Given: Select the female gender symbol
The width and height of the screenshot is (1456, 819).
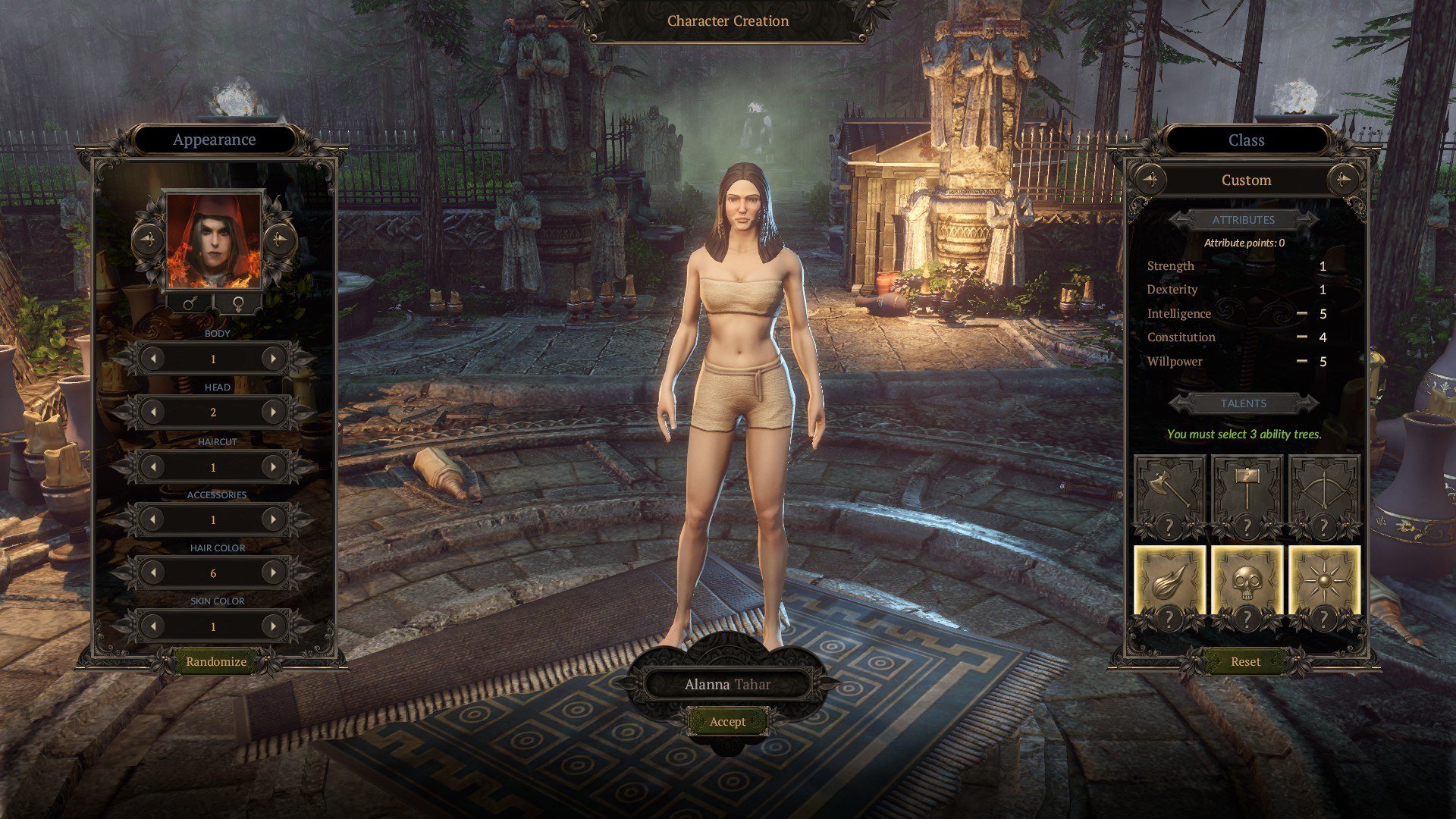Looking at the screenshot, I should 238,304.
